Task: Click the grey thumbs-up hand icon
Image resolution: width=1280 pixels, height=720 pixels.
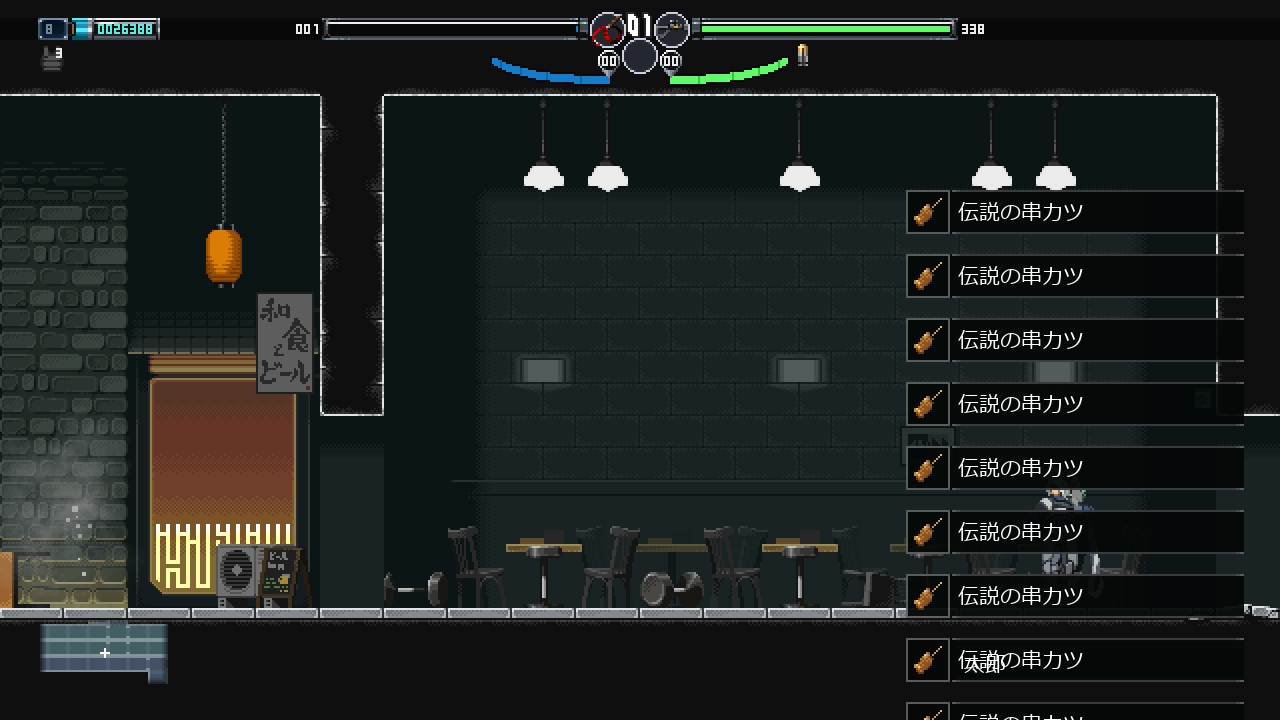Action: (x=51, y=59)
